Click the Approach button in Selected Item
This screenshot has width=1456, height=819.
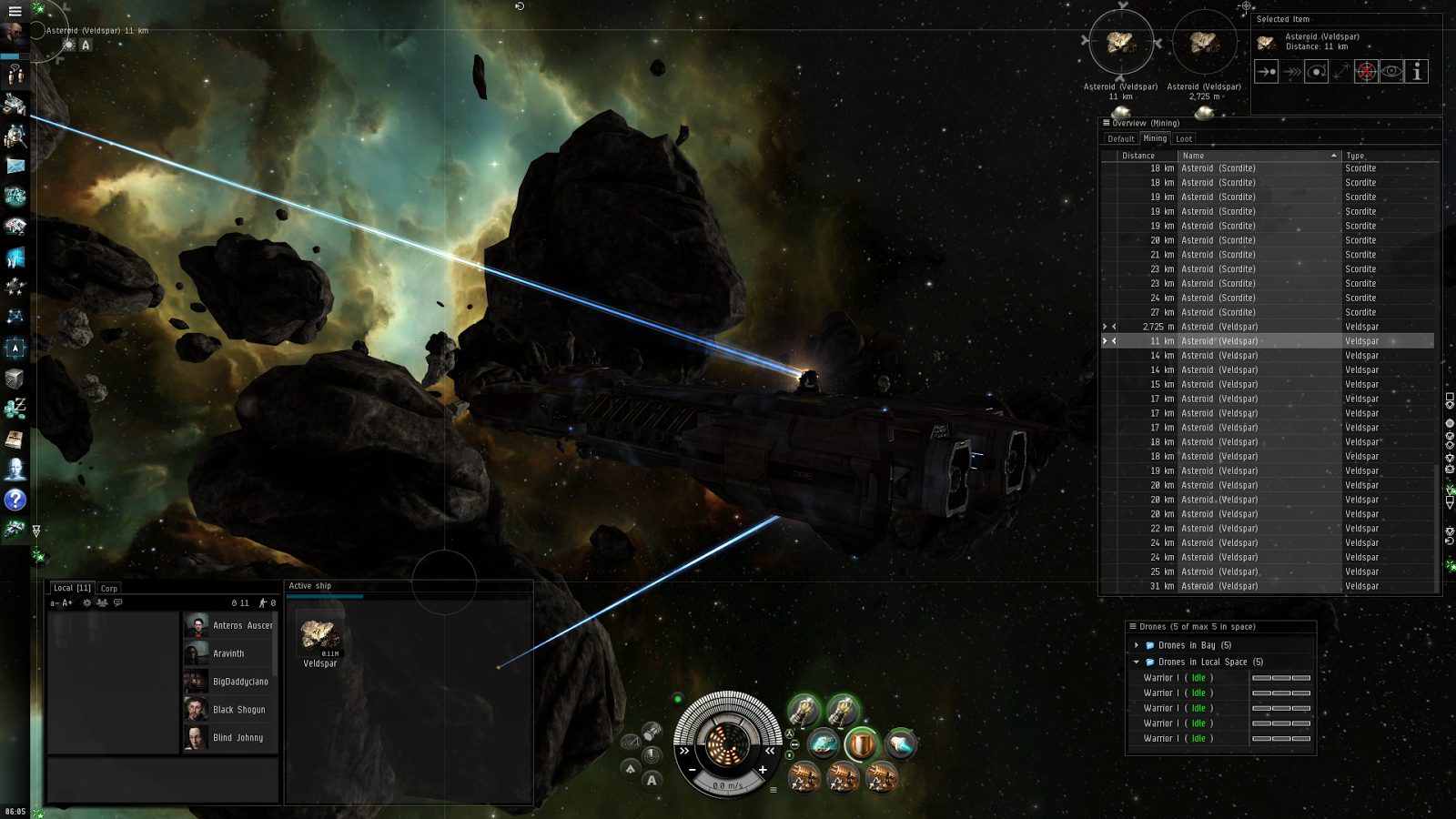[1266, 72]
